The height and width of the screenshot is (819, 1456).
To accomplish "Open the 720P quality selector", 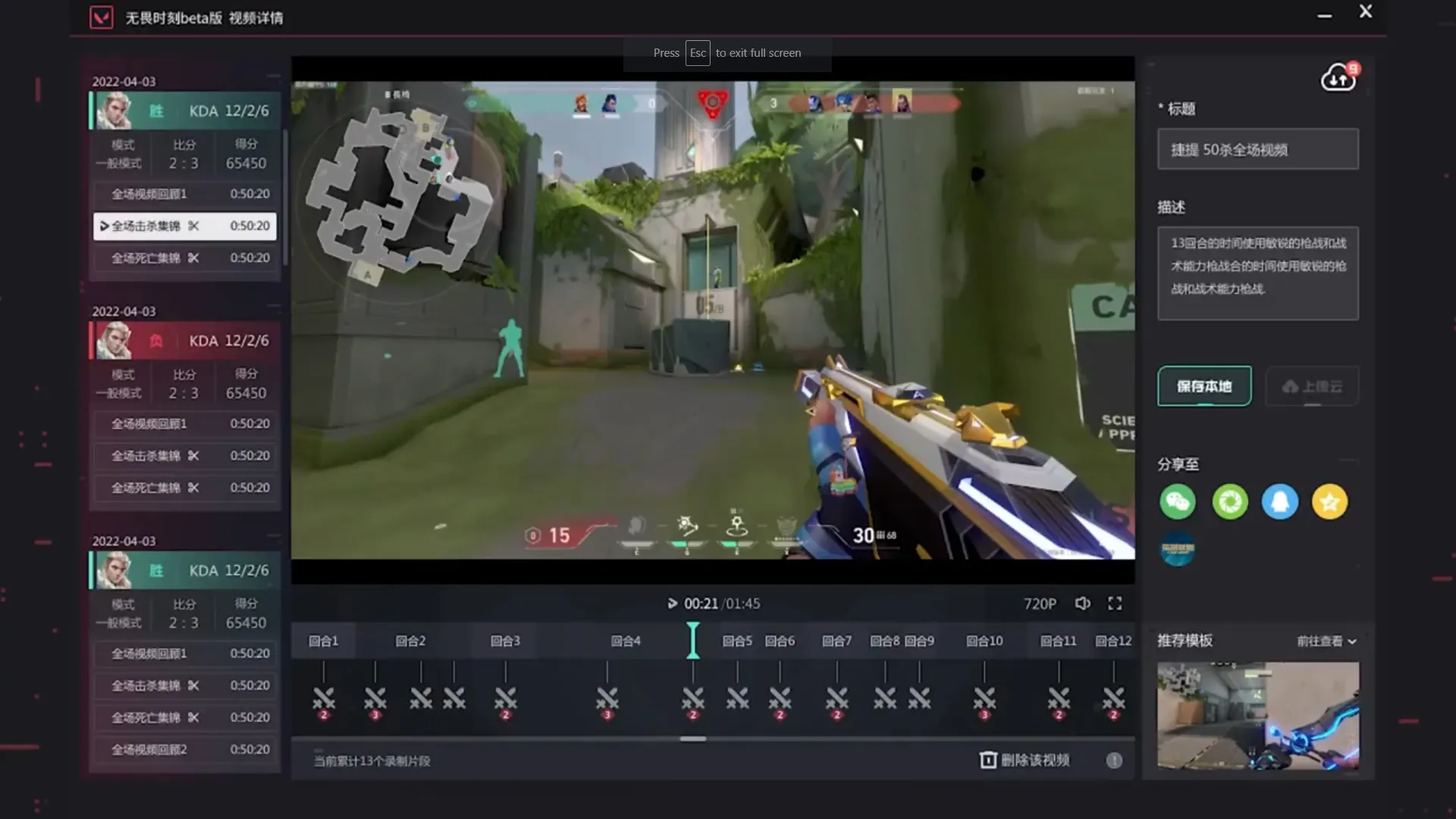I will click(x=1040, y=603).
